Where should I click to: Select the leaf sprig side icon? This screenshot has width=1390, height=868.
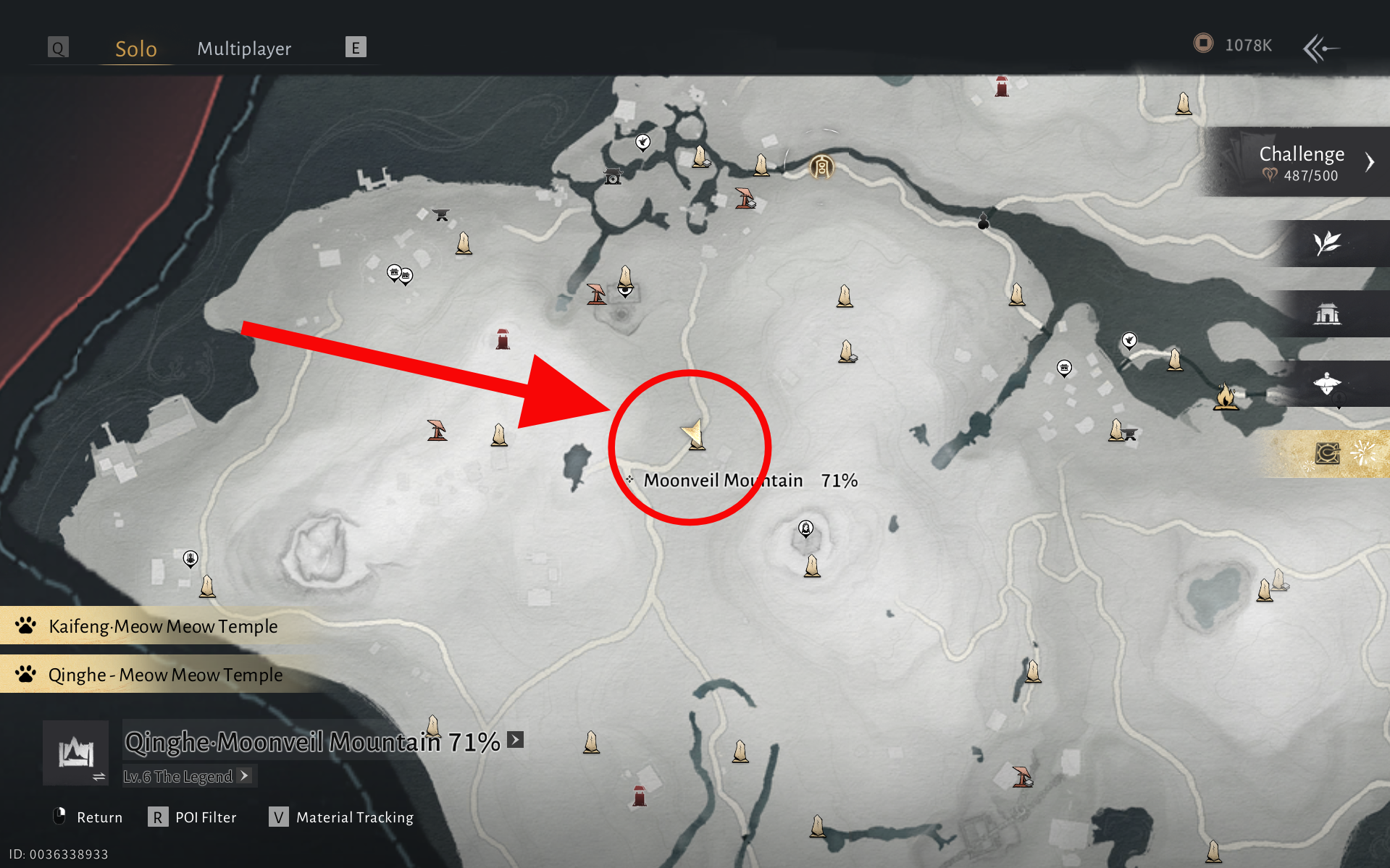tap(1327, 243)
